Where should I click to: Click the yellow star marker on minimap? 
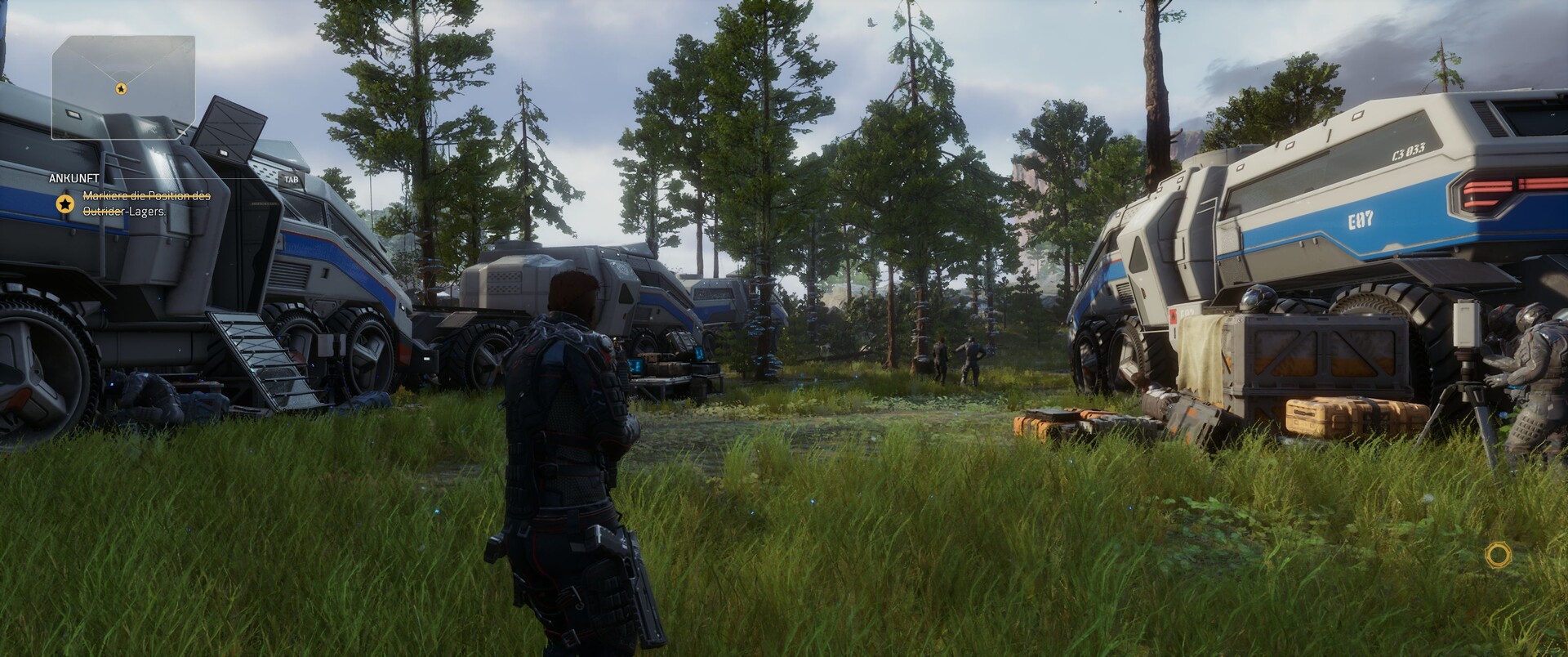tap(121, 88)
